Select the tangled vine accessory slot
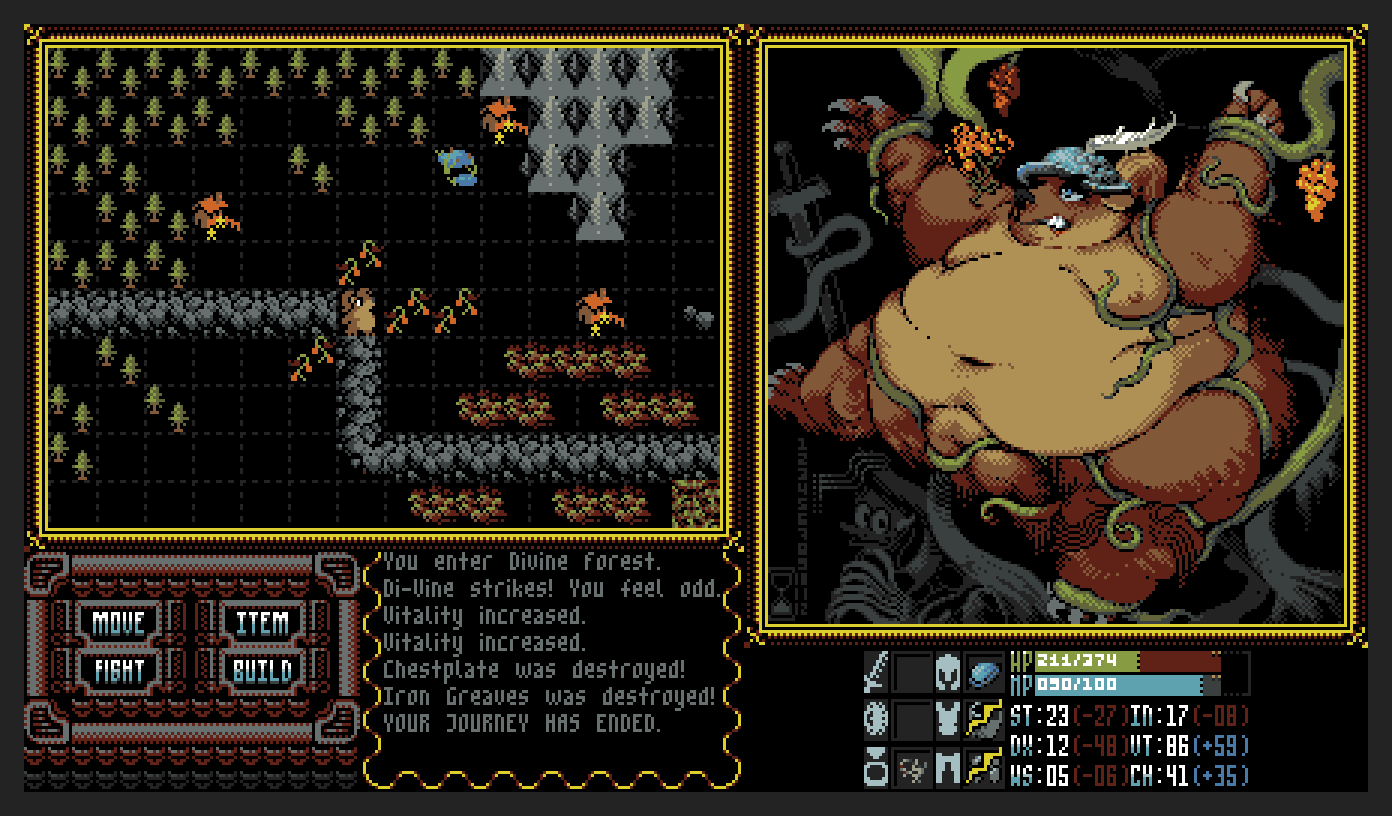The height and width of the screenshot is (816, 1392). 912,767
